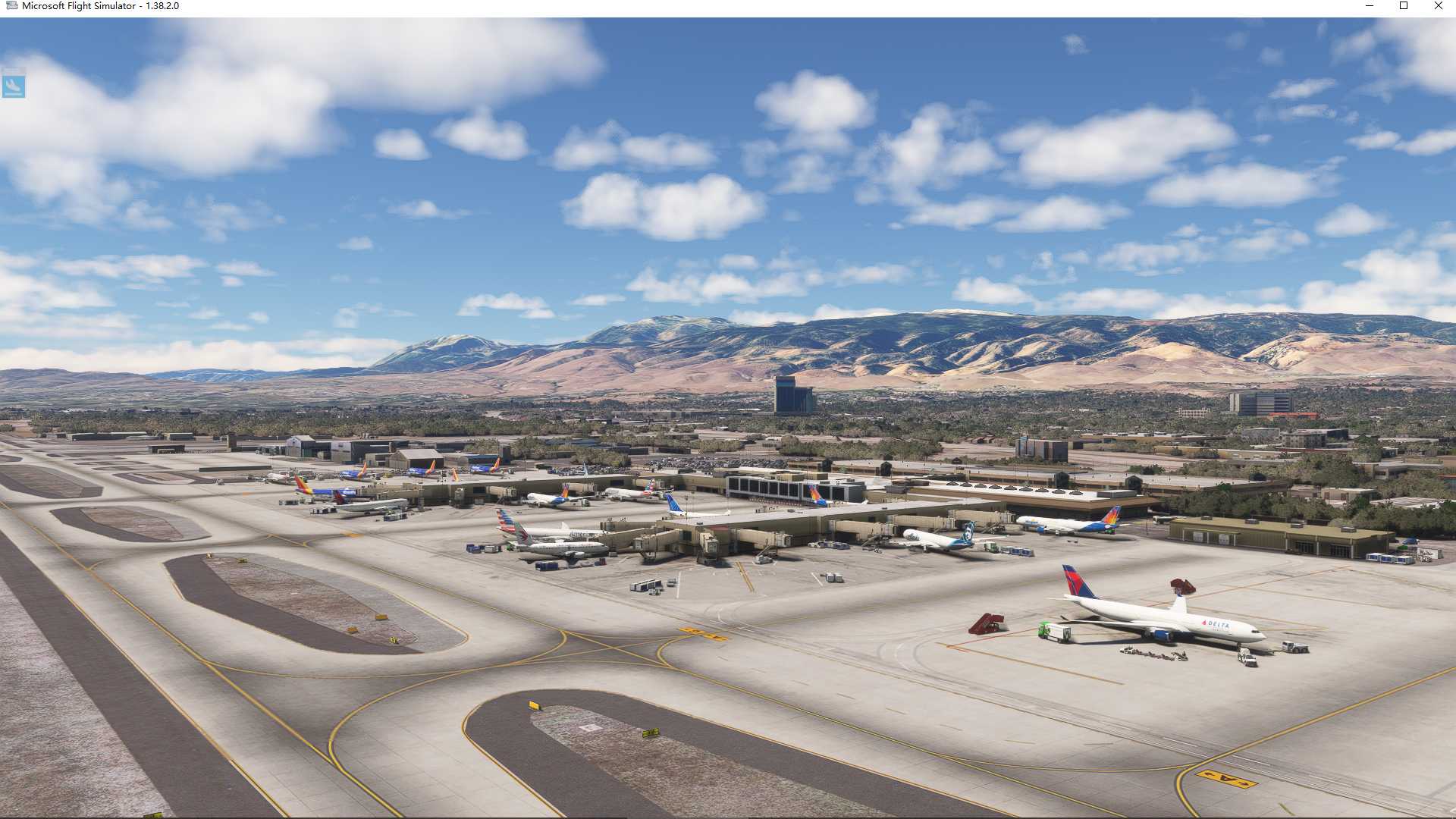Close Microsoft Flight Simulator

click(x=1438, y=6)
